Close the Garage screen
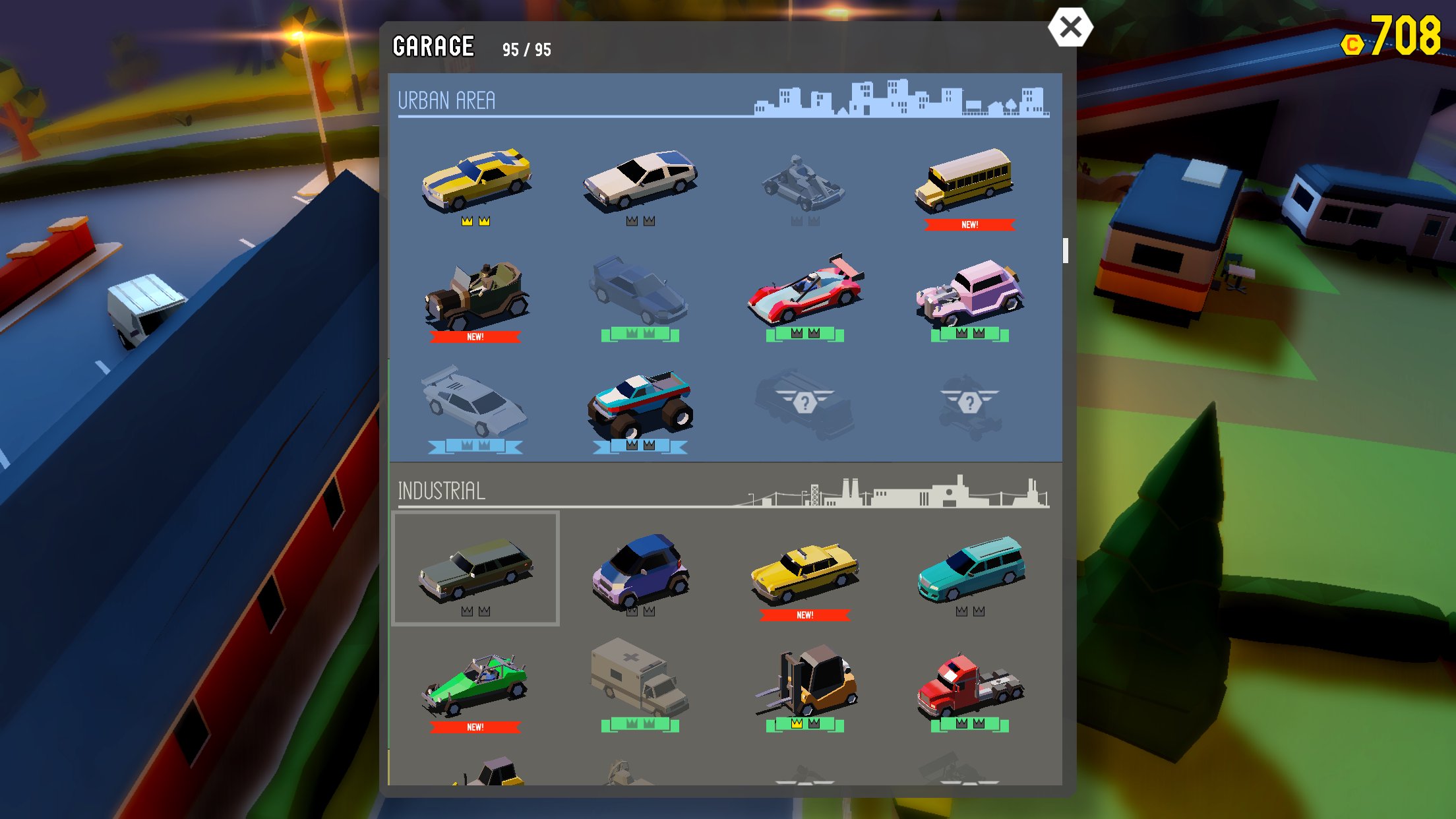This screenshot has height=819, width=1456. 1070,28
